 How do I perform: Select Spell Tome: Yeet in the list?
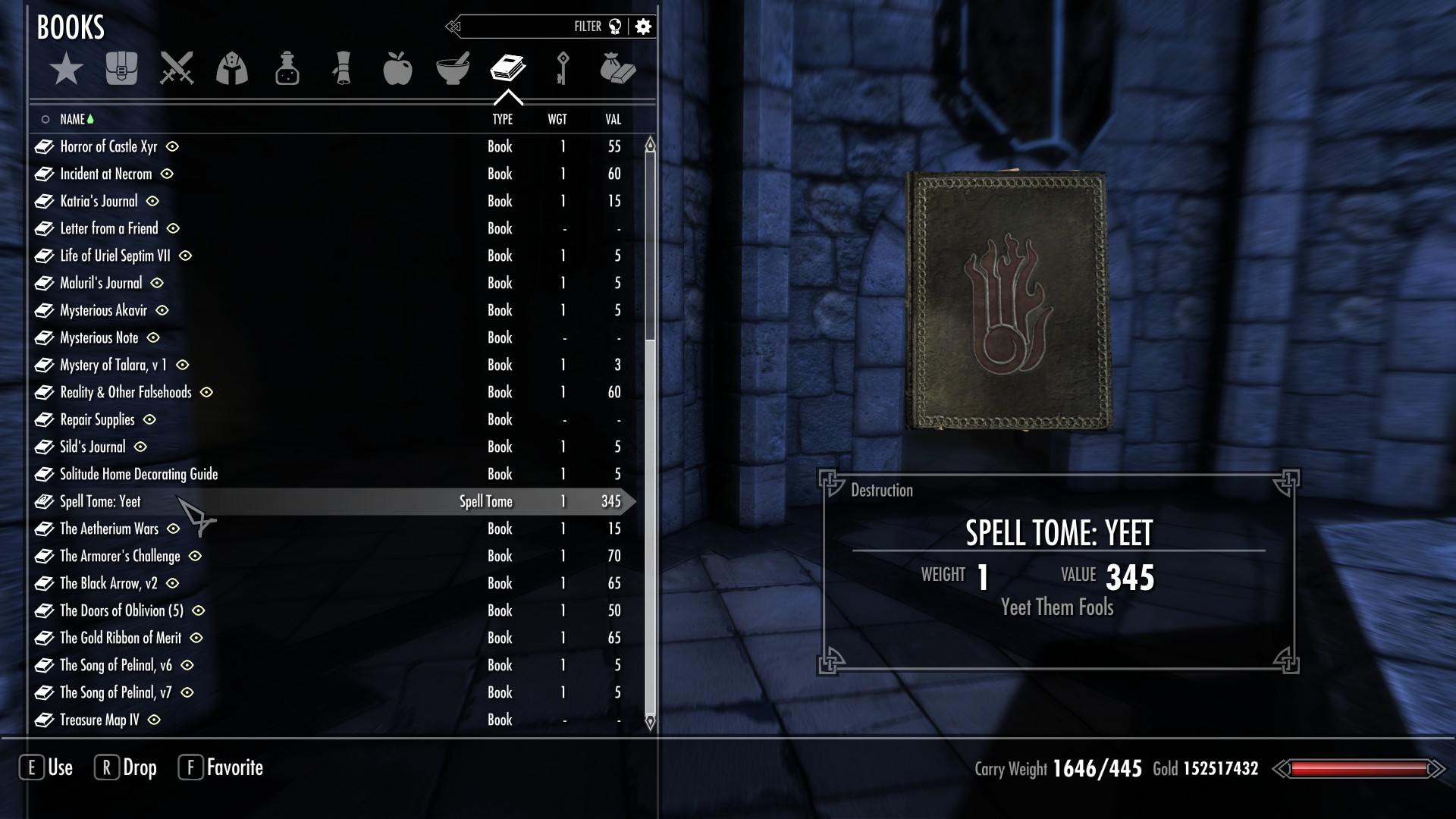(101, 501)
